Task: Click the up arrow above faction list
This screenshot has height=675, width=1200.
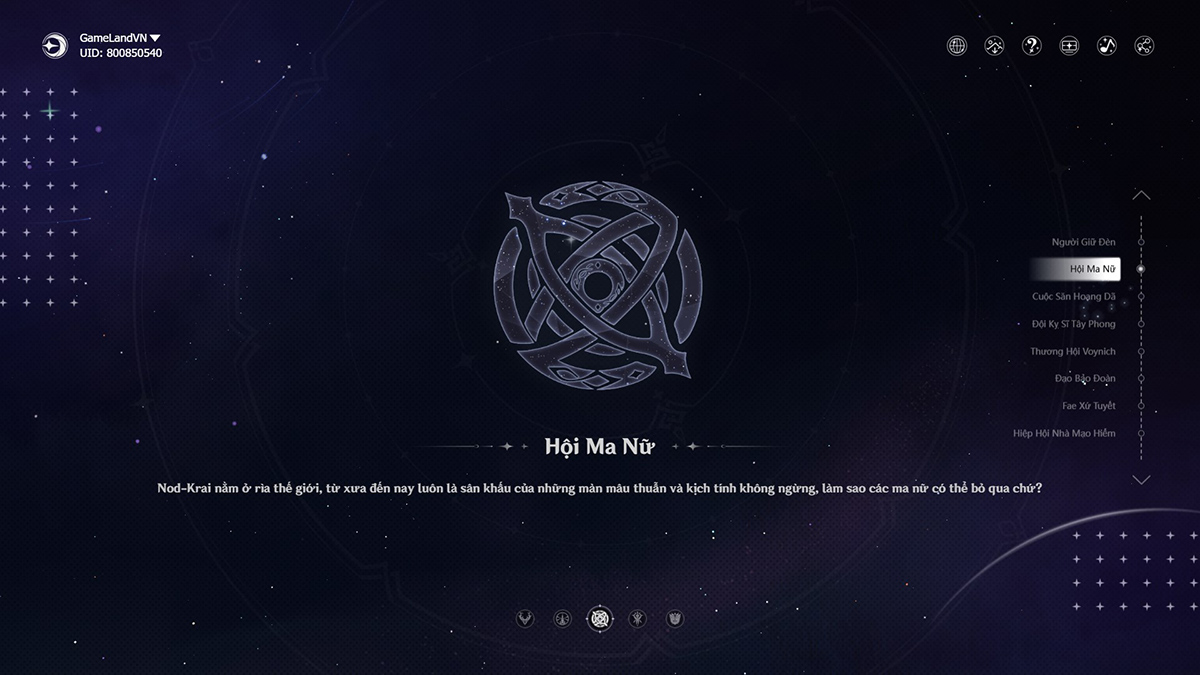Action: pos(1141,196)
